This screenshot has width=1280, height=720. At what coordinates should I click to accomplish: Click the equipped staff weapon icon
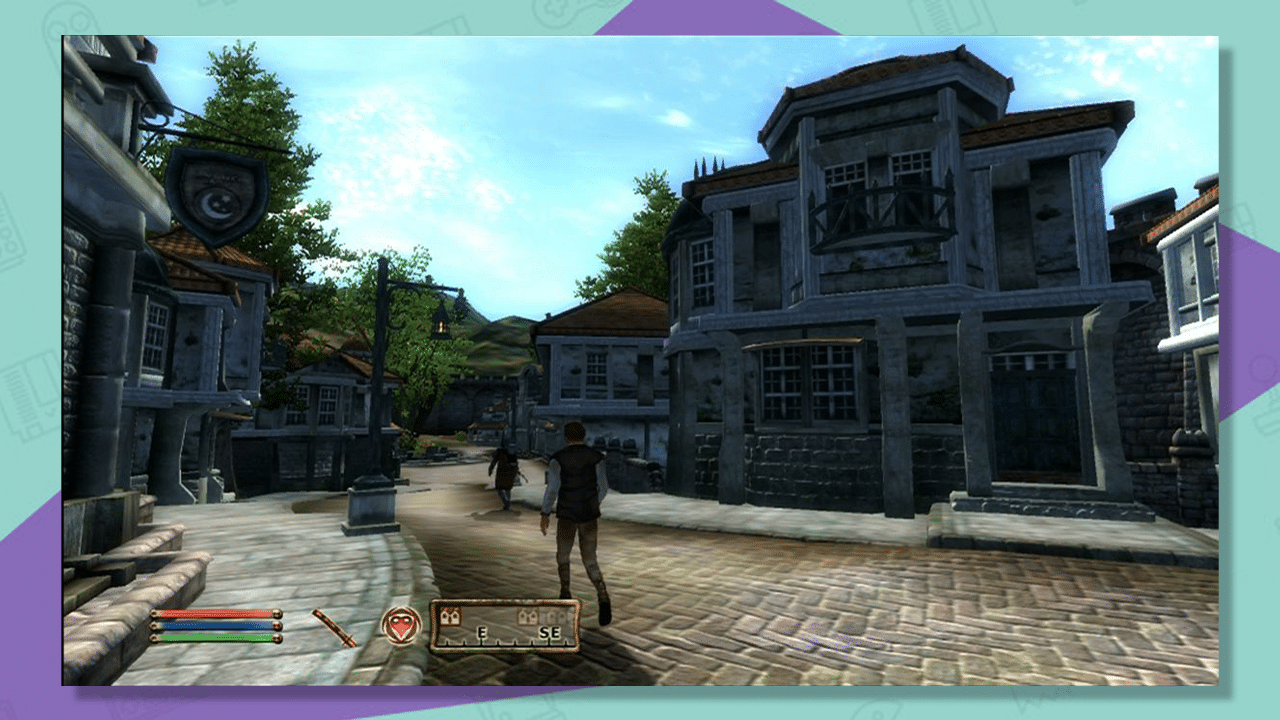pyautogui.click(x=335, y=628)
